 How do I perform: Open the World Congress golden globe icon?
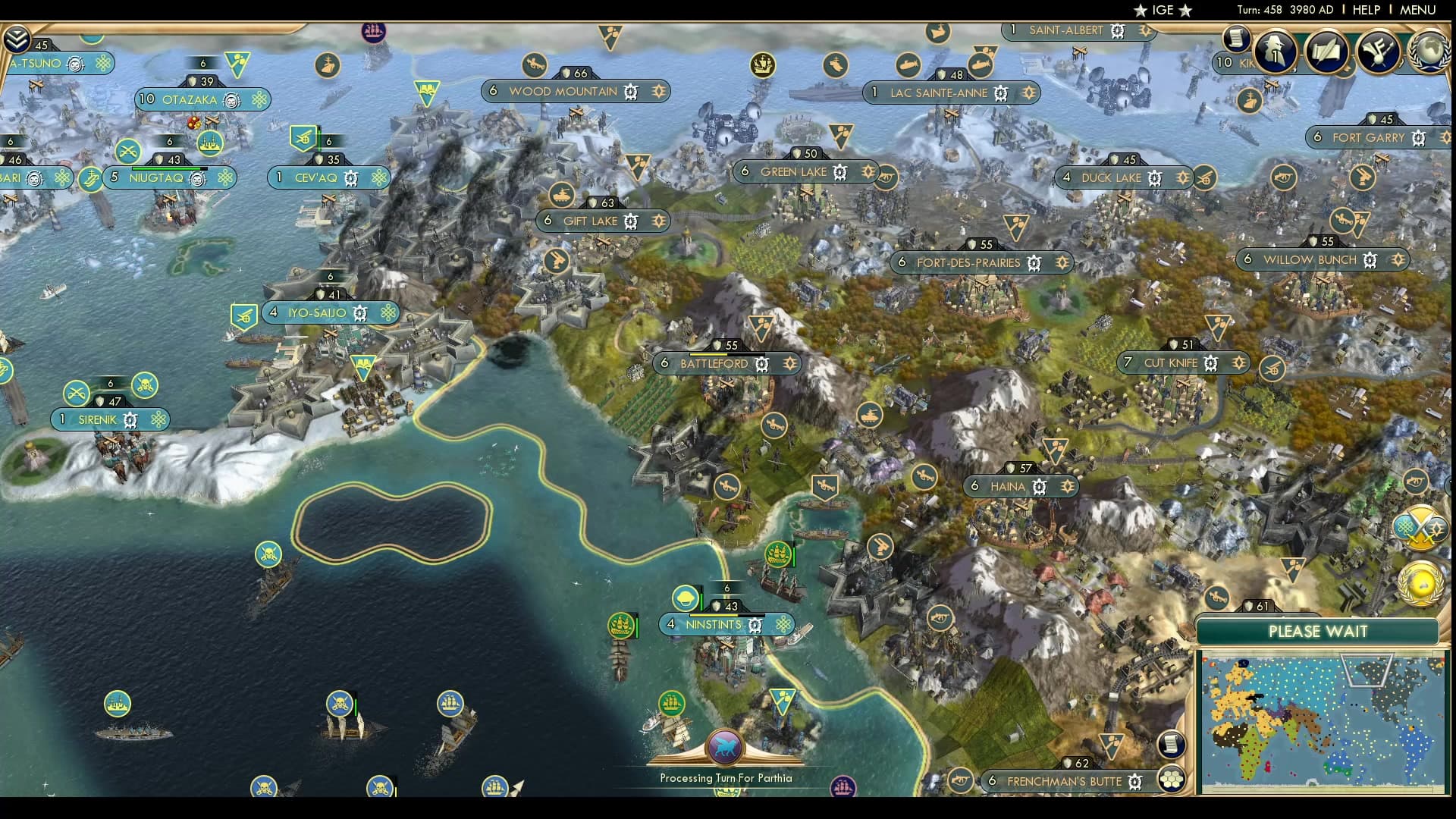click(1420, 582)
